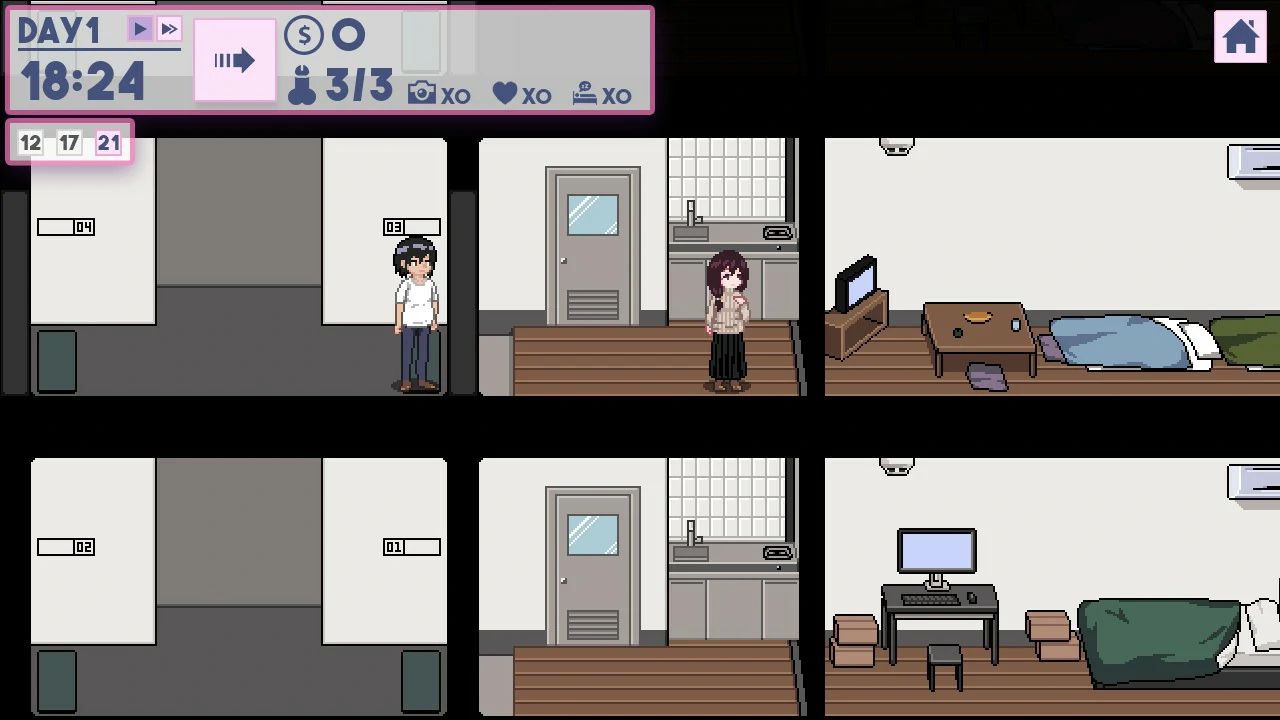The image size is (1280, 720).
Task: Click the camera XO counter icon
Action: coord(421,91)
